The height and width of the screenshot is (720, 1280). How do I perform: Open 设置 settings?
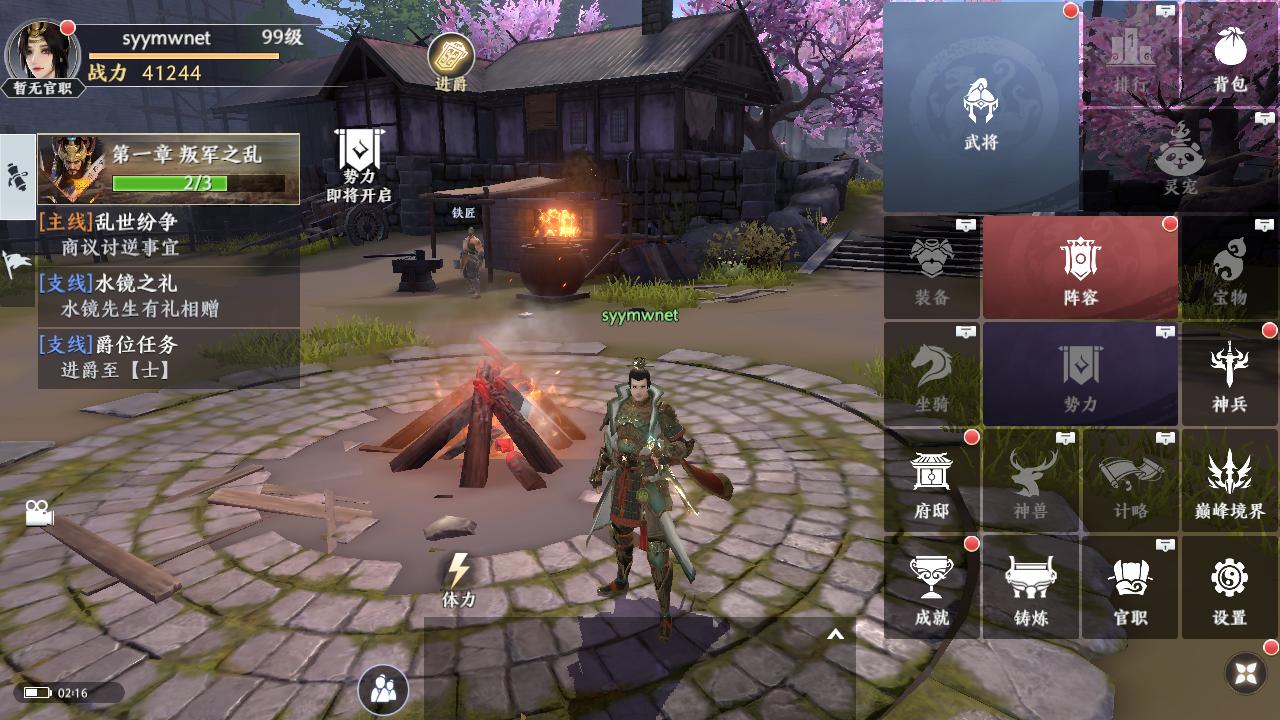1229,588
